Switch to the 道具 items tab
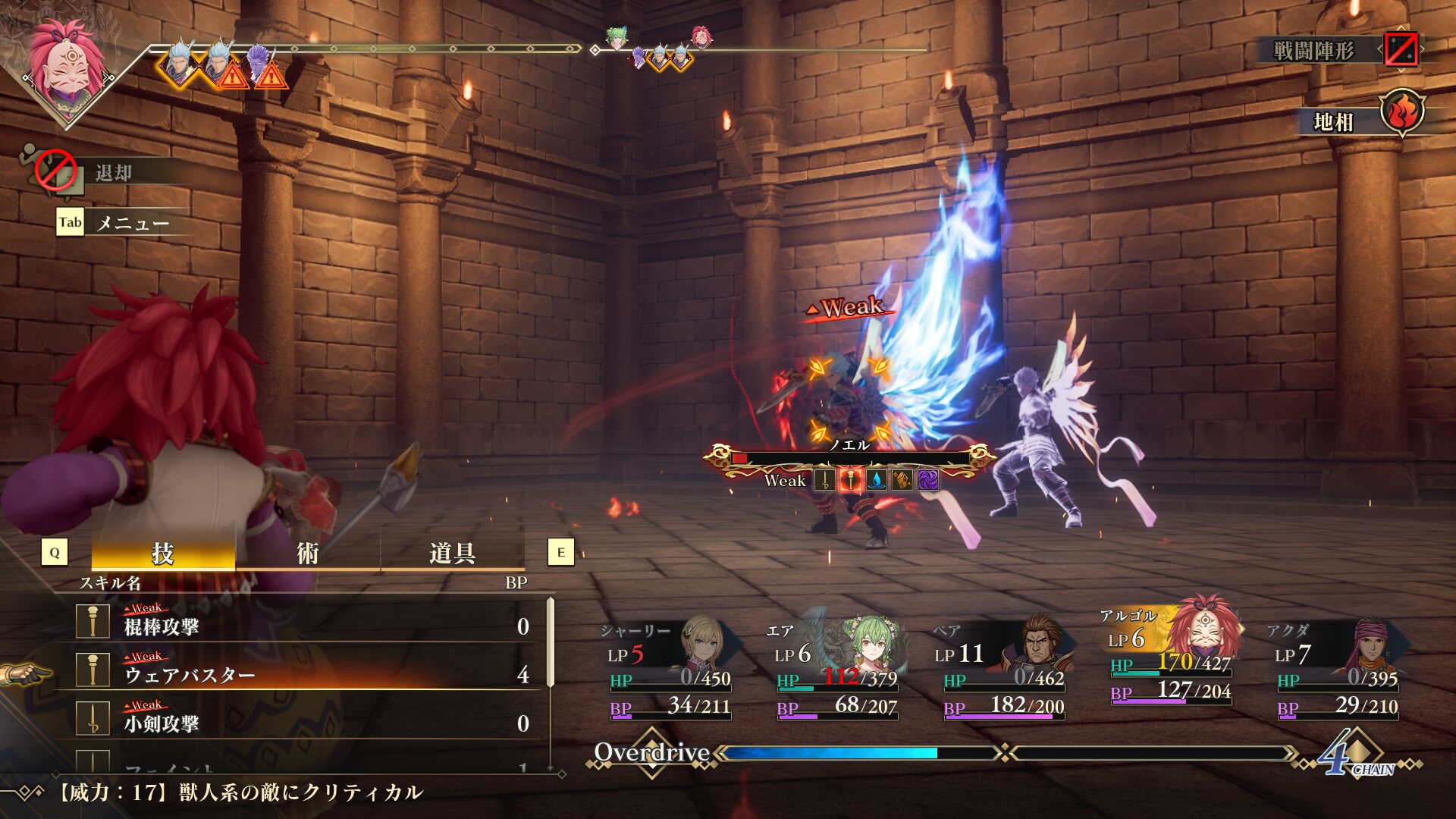This screenshot has width=1456, height=819. (452, 553)
